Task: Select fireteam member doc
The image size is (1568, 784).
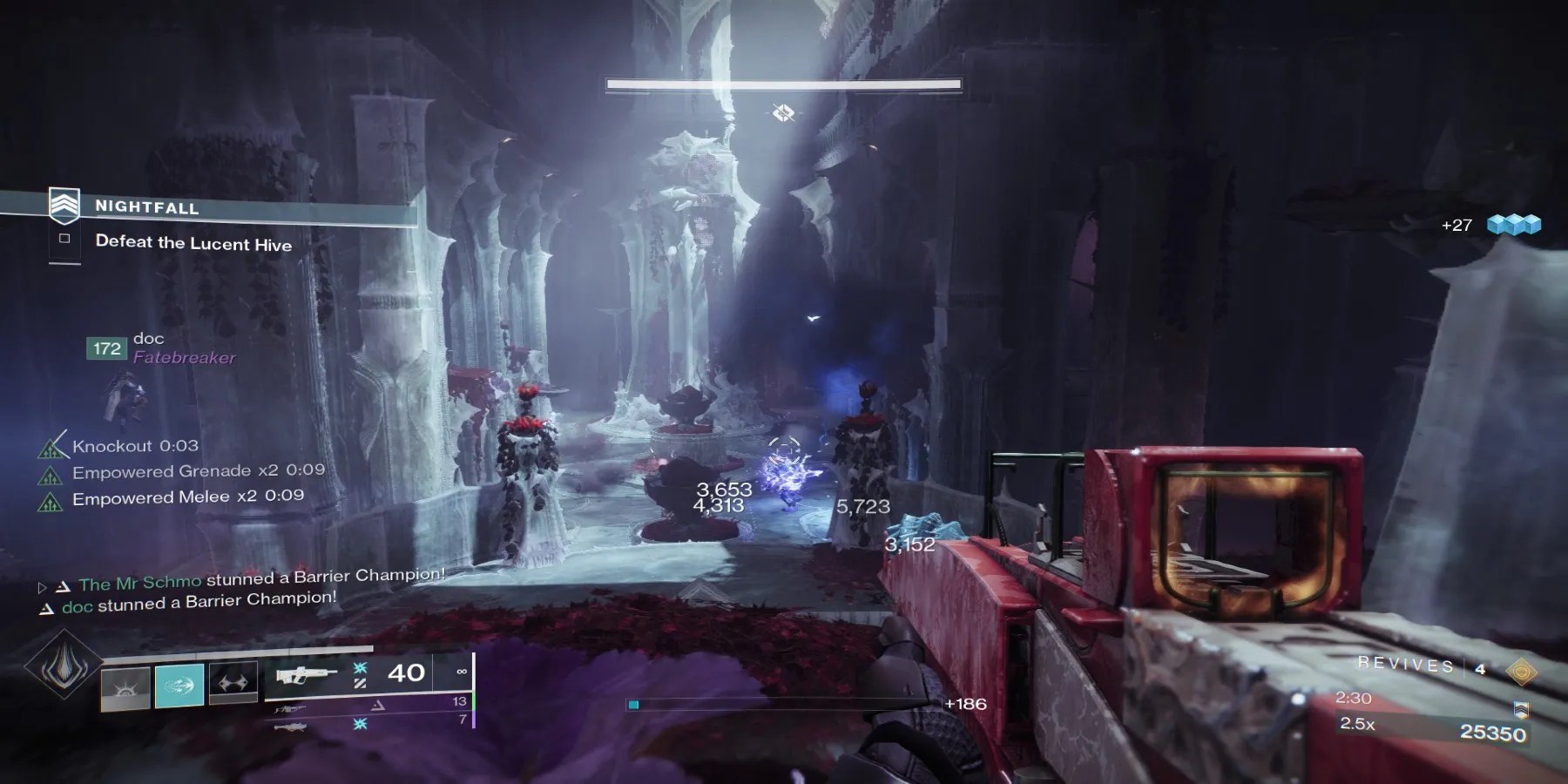Action: tap(148, 339)
